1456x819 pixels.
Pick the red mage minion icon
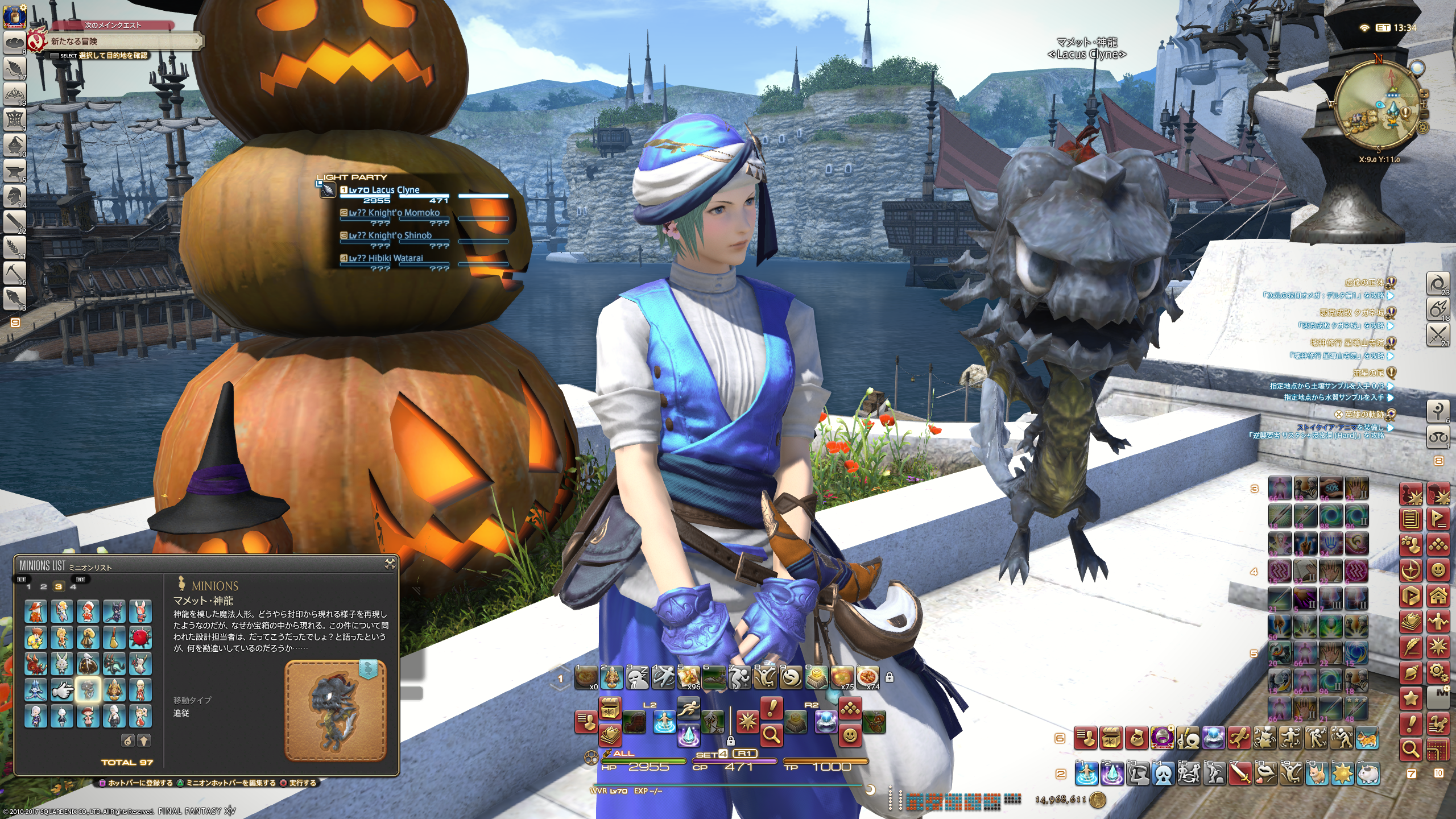[35, 611]
